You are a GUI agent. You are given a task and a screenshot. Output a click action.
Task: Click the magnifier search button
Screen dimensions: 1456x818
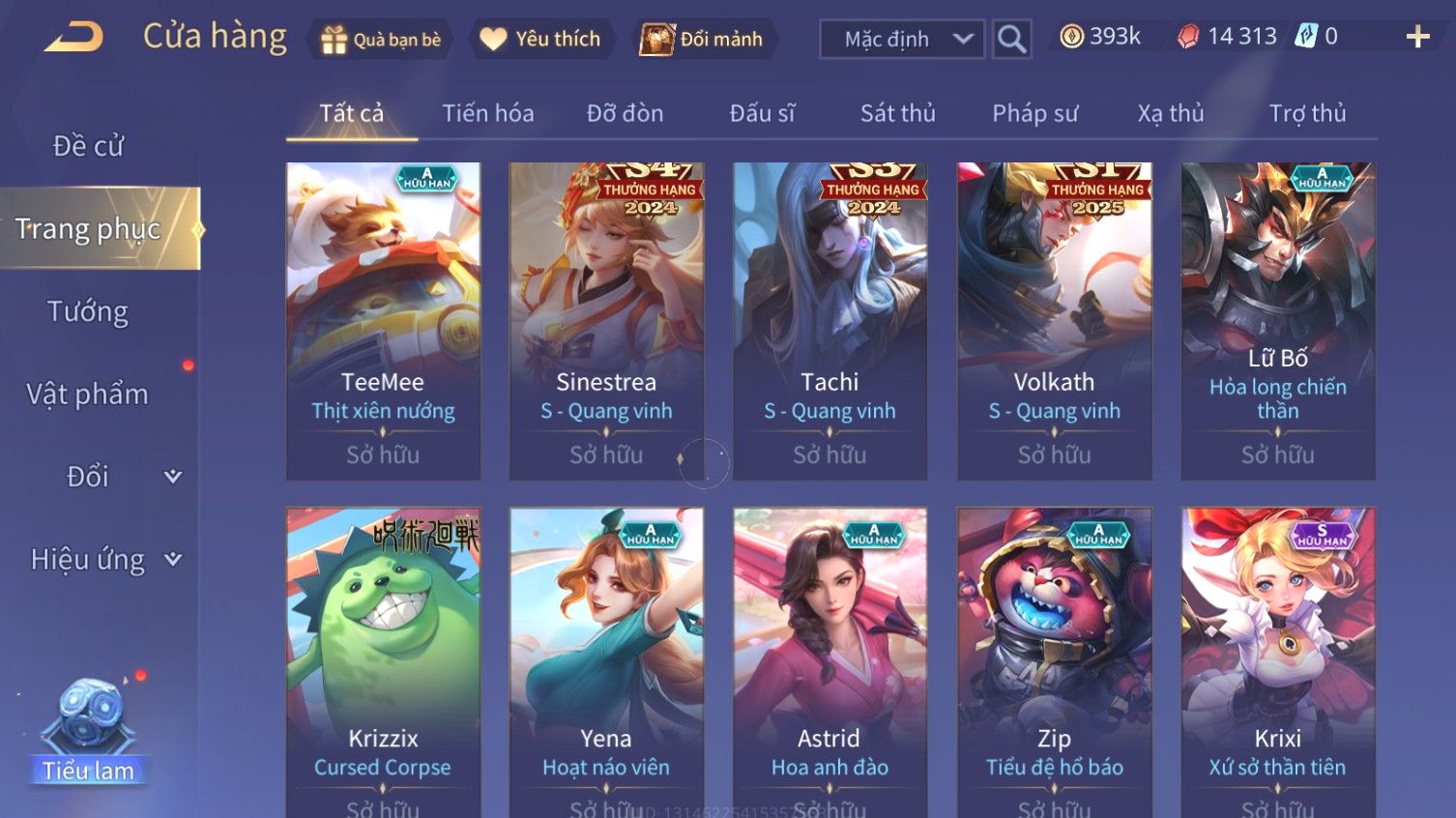pyautogui.click(x=1011, y=40)
